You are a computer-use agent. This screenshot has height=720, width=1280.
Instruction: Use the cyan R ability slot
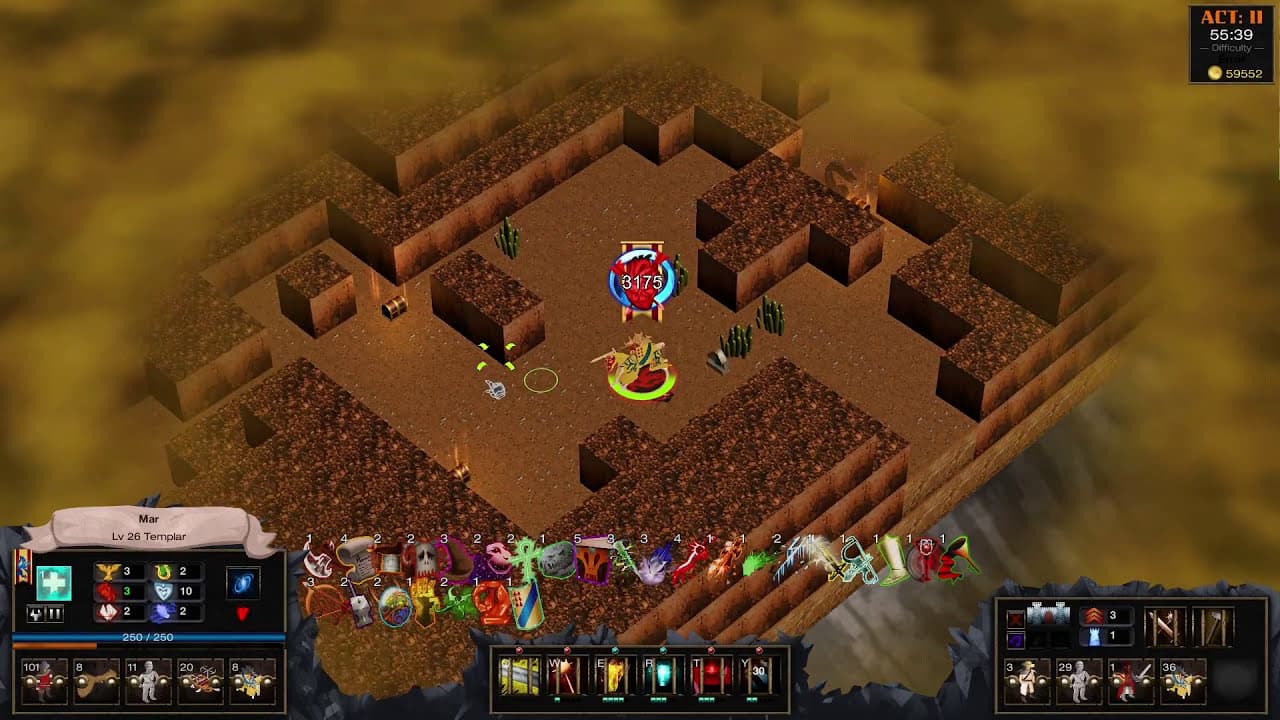coord(663,677)
